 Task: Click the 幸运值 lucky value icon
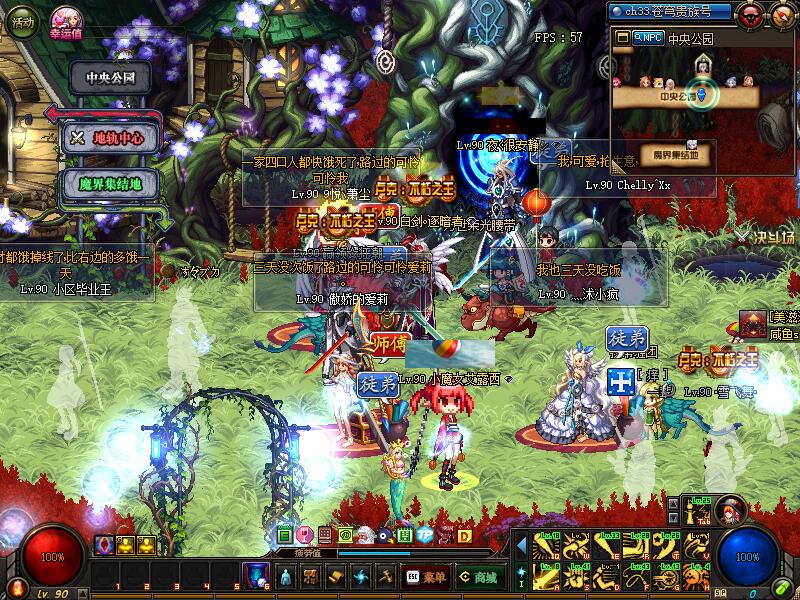(x=68, y=18)
